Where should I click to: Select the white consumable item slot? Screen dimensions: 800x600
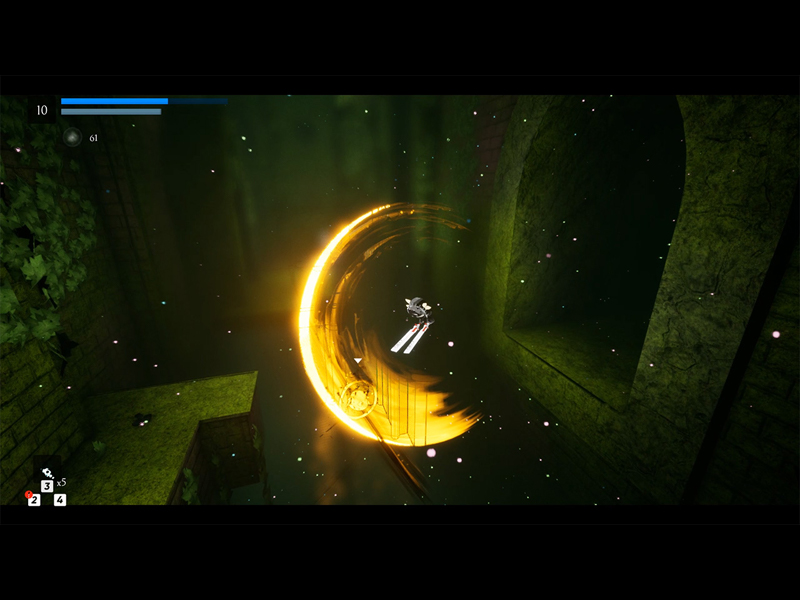47,473
